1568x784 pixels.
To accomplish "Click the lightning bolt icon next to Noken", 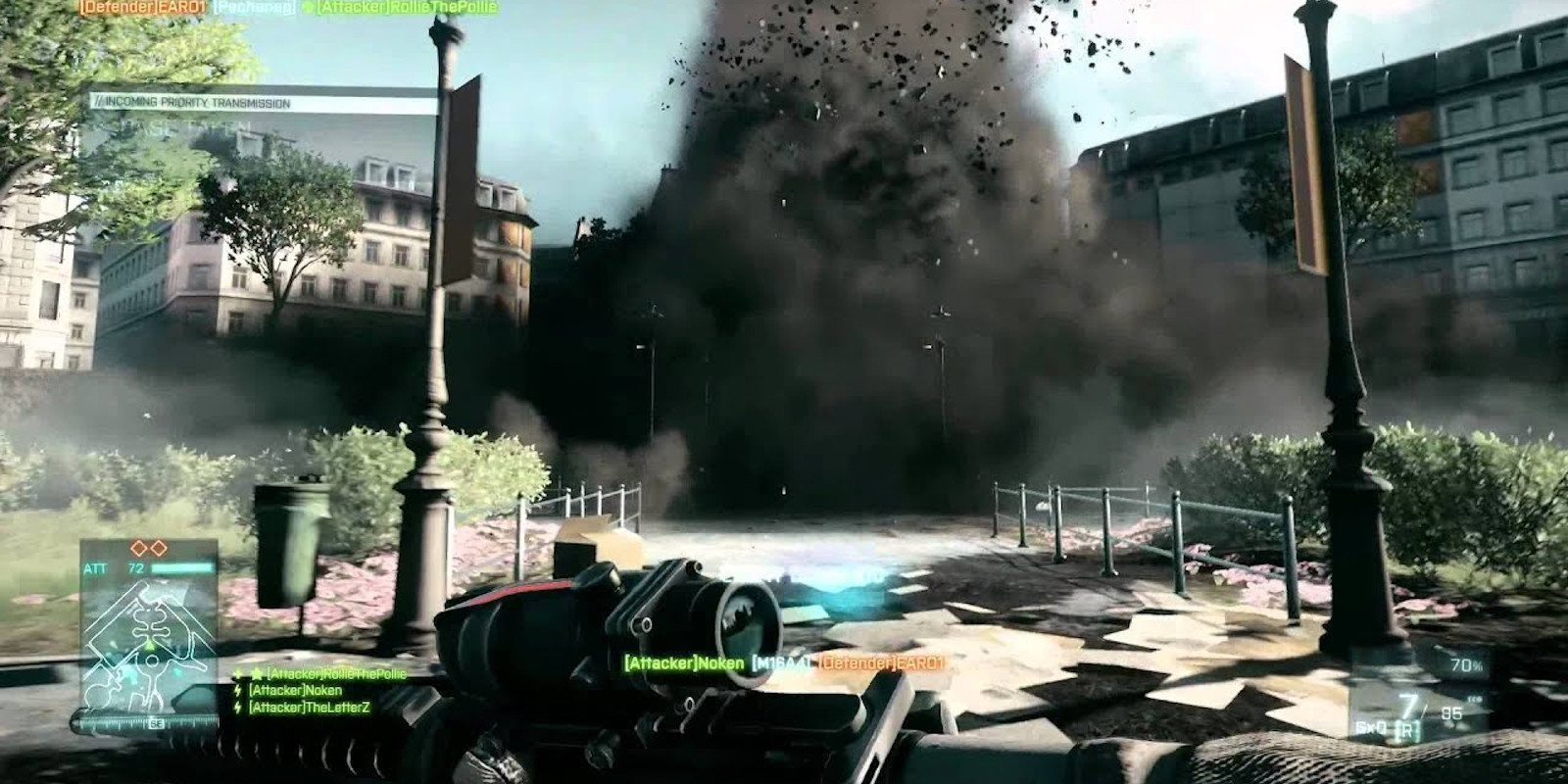I will (x=237, y=690).
